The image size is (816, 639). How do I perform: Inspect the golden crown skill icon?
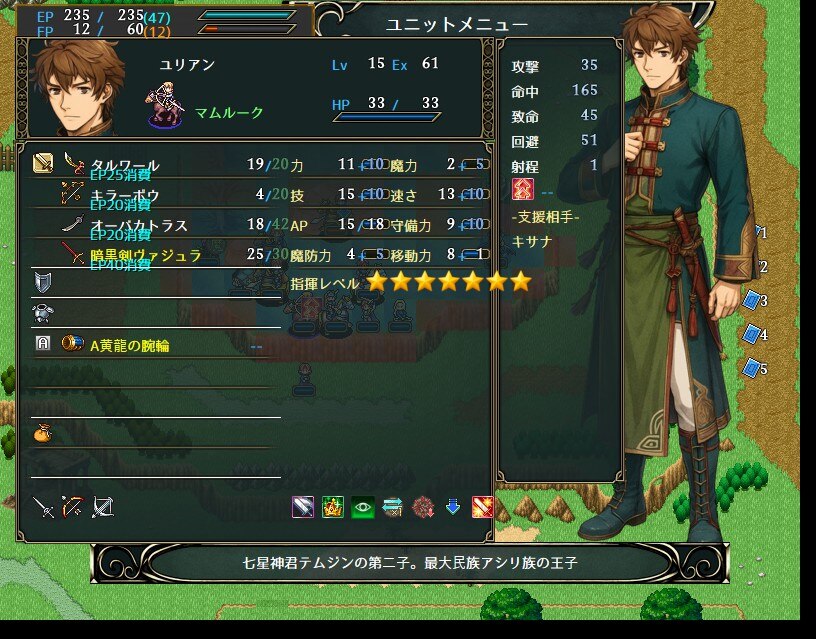[333, 507]
